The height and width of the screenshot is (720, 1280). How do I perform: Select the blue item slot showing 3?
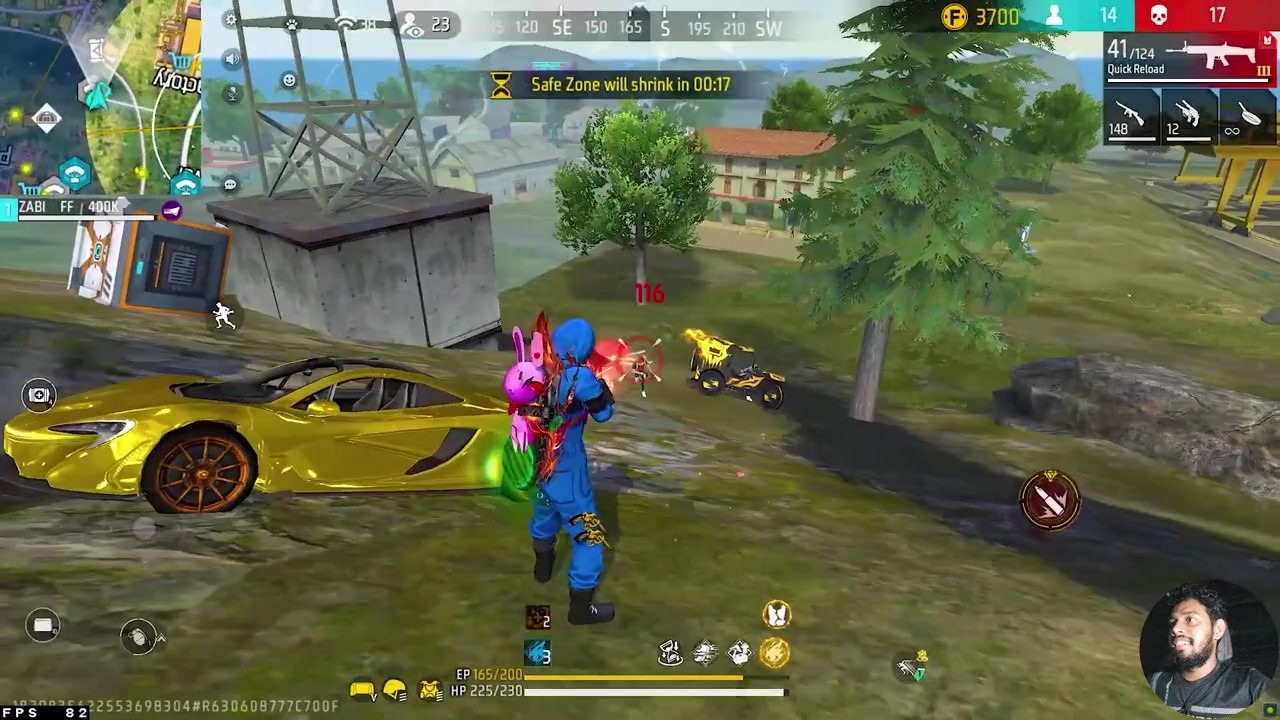point(538,653)
